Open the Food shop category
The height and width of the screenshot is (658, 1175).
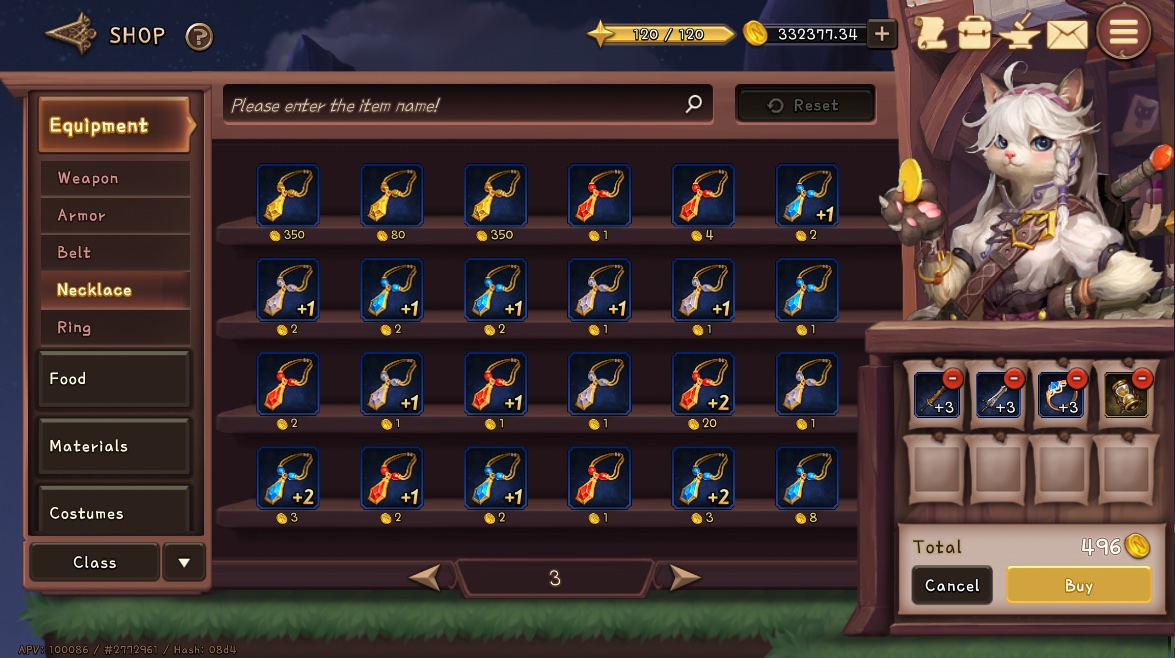click(x=113, y=379)
